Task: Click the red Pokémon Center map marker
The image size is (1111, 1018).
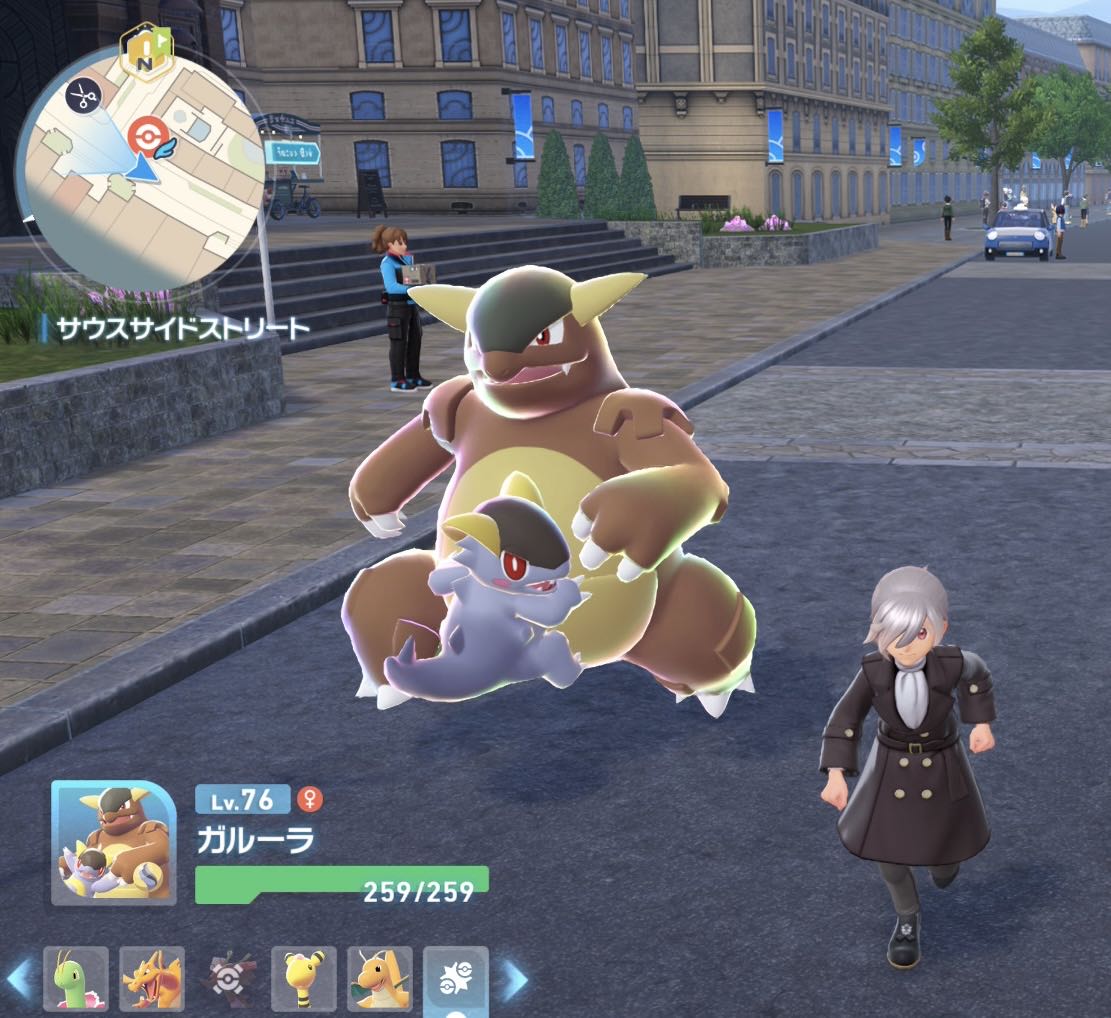Action: point(147,134)
